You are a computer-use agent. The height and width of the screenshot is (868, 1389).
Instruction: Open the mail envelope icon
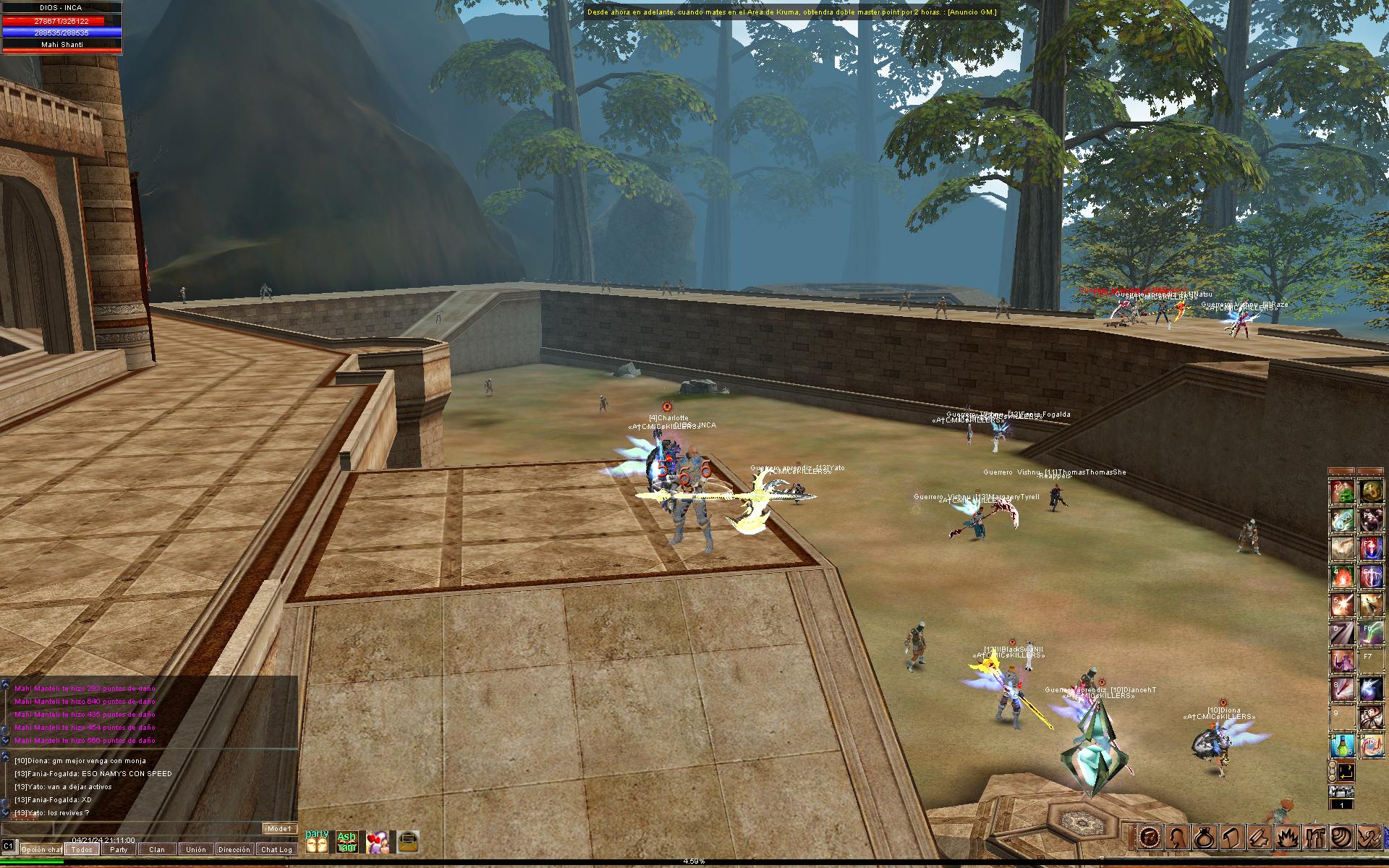(408, 841)
